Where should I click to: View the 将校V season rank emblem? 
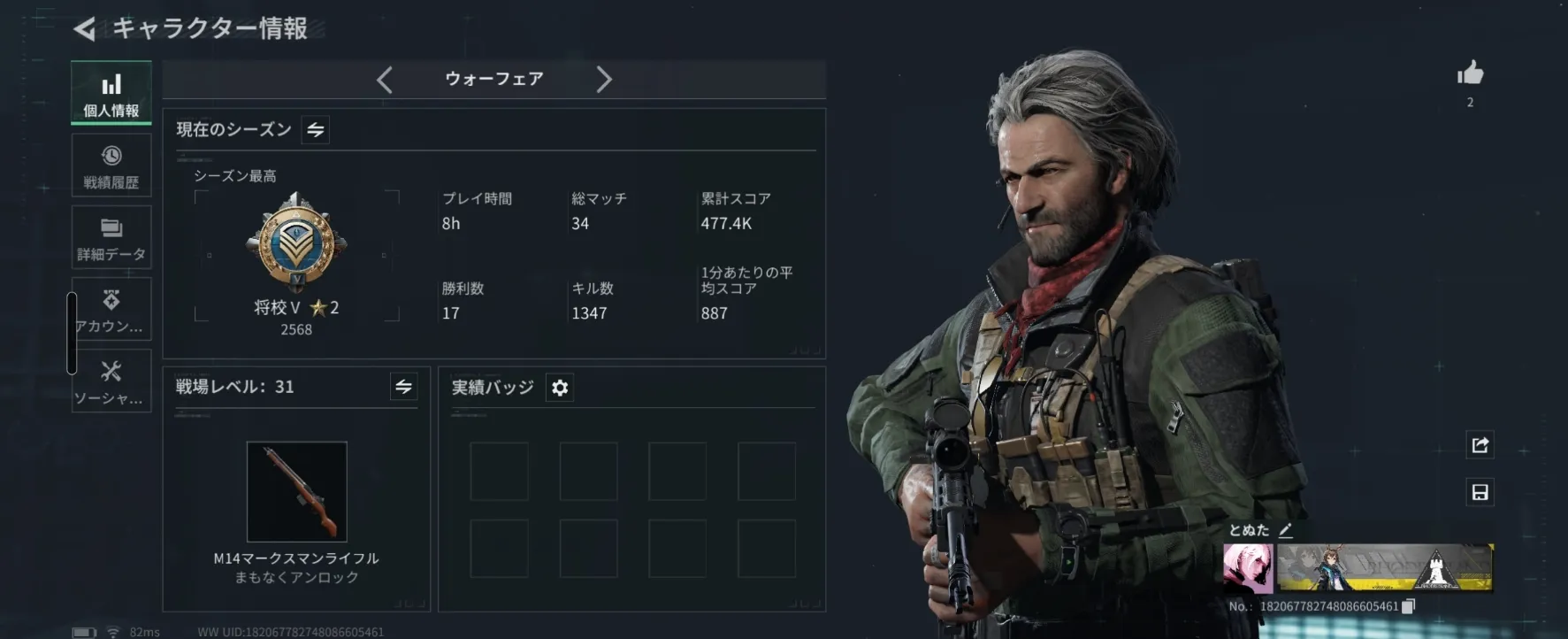coord(296,242)
